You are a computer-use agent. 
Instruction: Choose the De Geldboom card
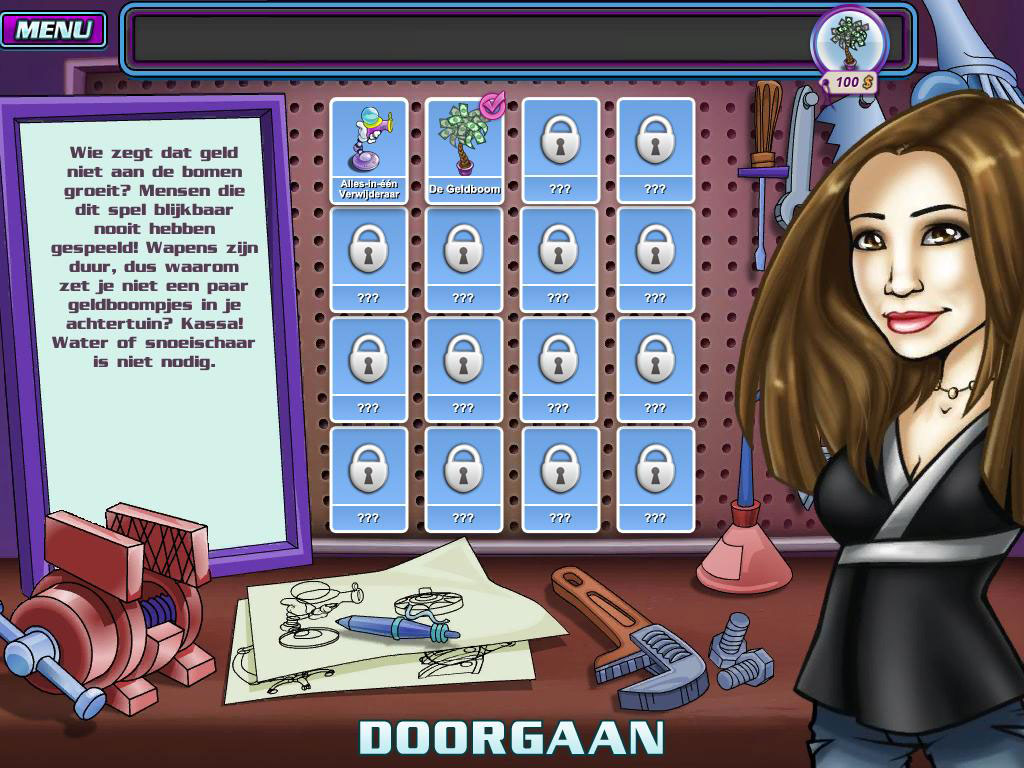463,150
